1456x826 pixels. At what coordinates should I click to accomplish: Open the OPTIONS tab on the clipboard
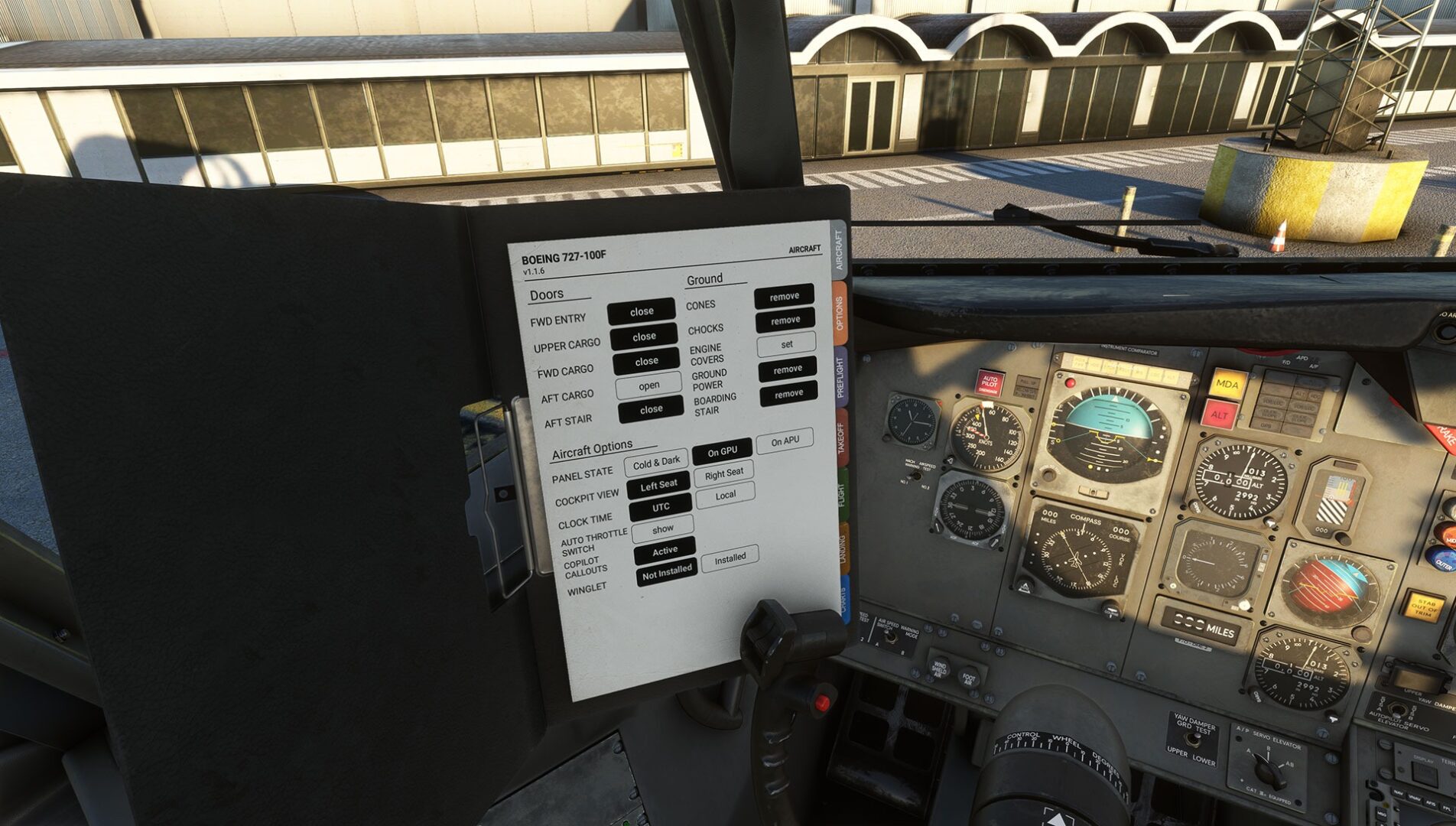(x=839, y=314)
